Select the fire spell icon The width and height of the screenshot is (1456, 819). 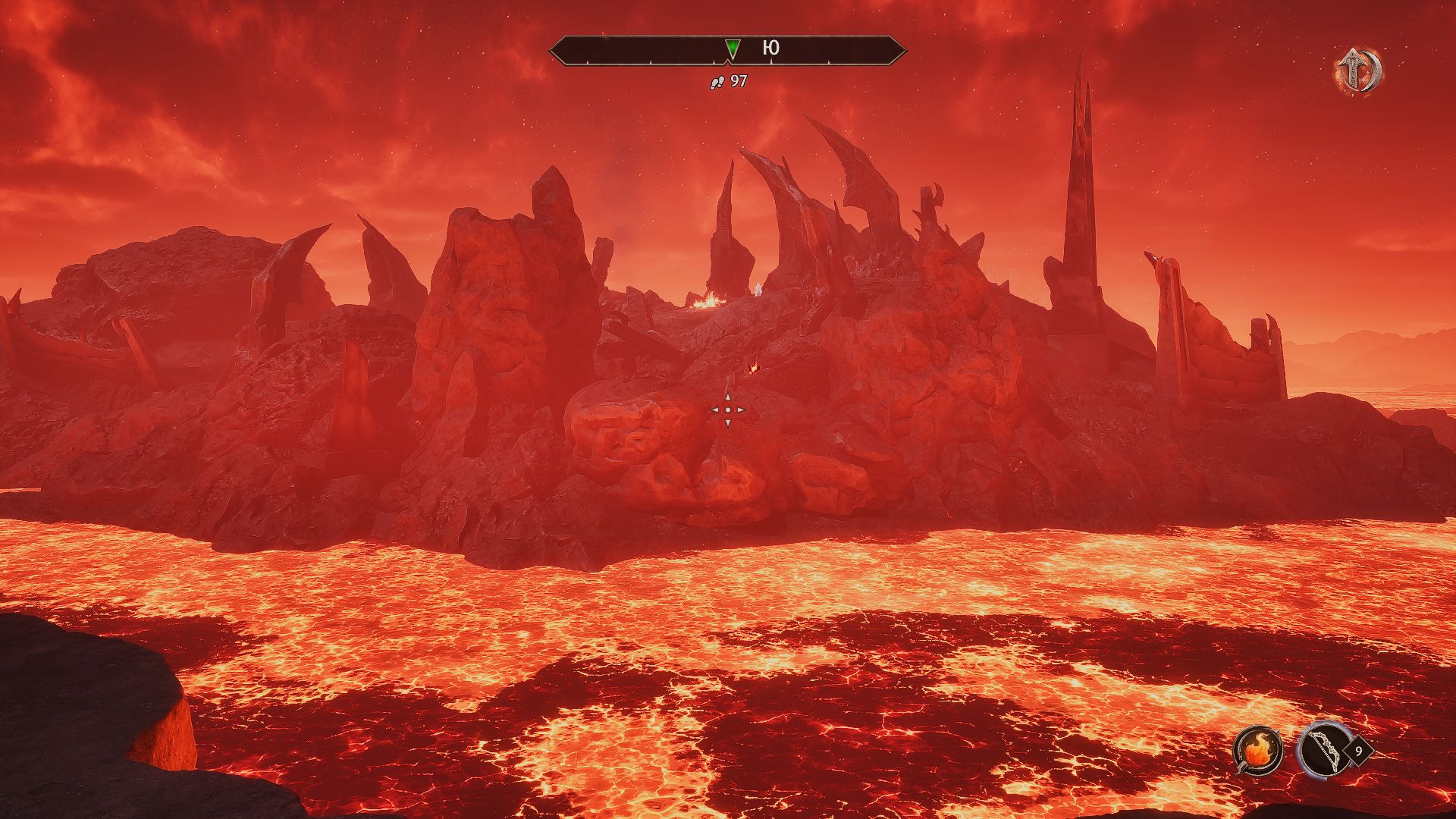[x=1257, y=751]
